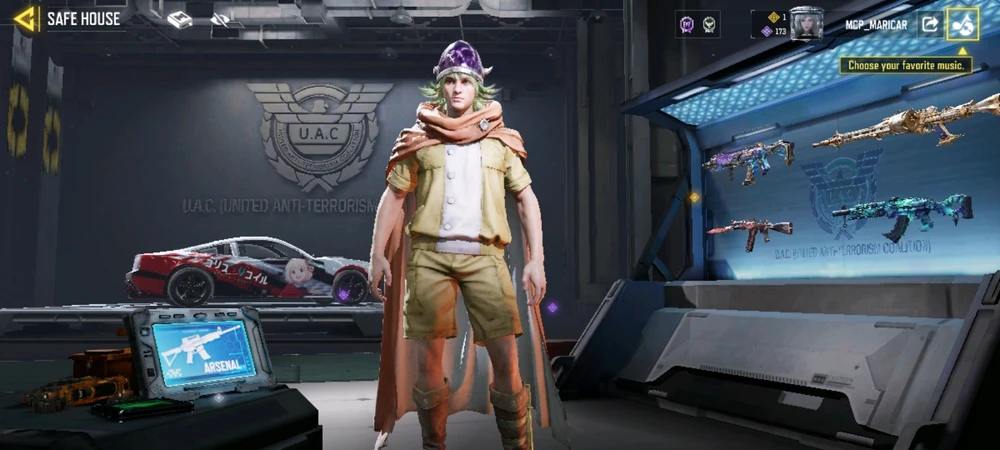Go back from the Safe House screen
The height and width of the screenshot is (450, 1000).
pos(25,18)
